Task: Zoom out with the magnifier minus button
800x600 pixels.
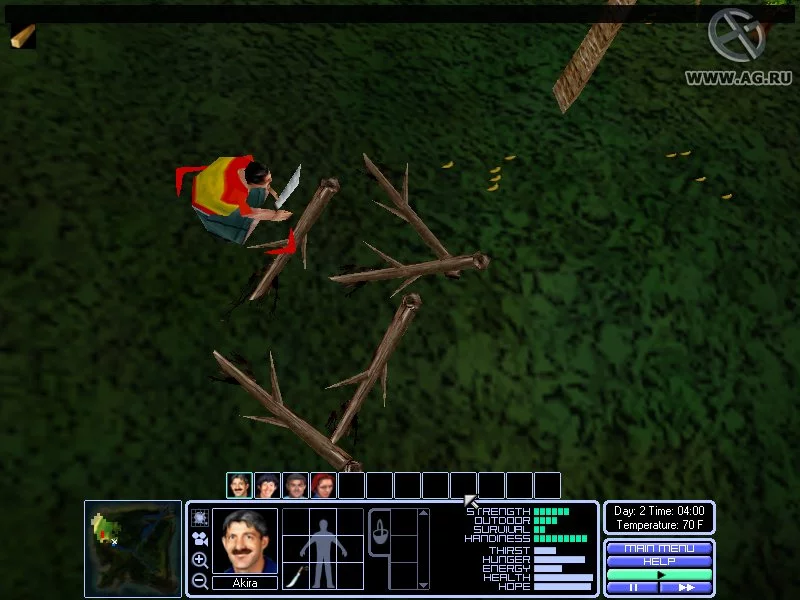Action: (199, 580)
